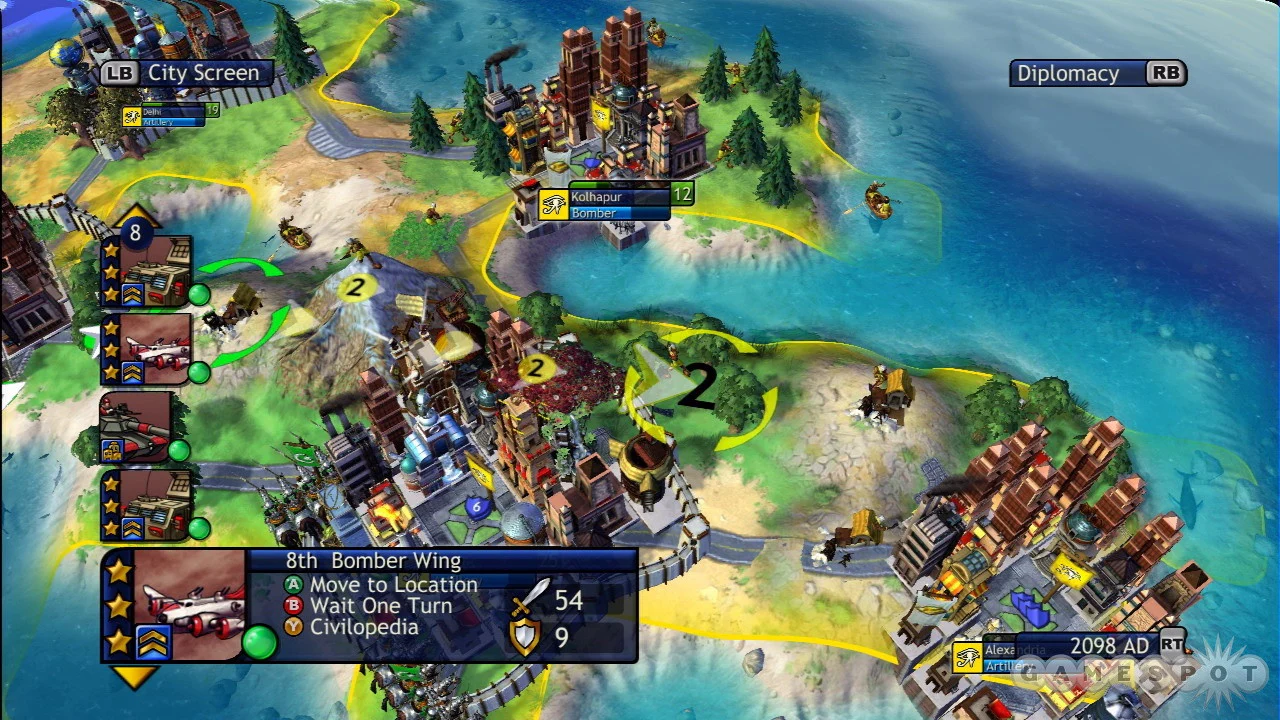The height and width of the screenshot is (720, 1280).
Task: Click the Kolhapur population counter showing 12
Action: pyautogui.click(x=681, y=194)
